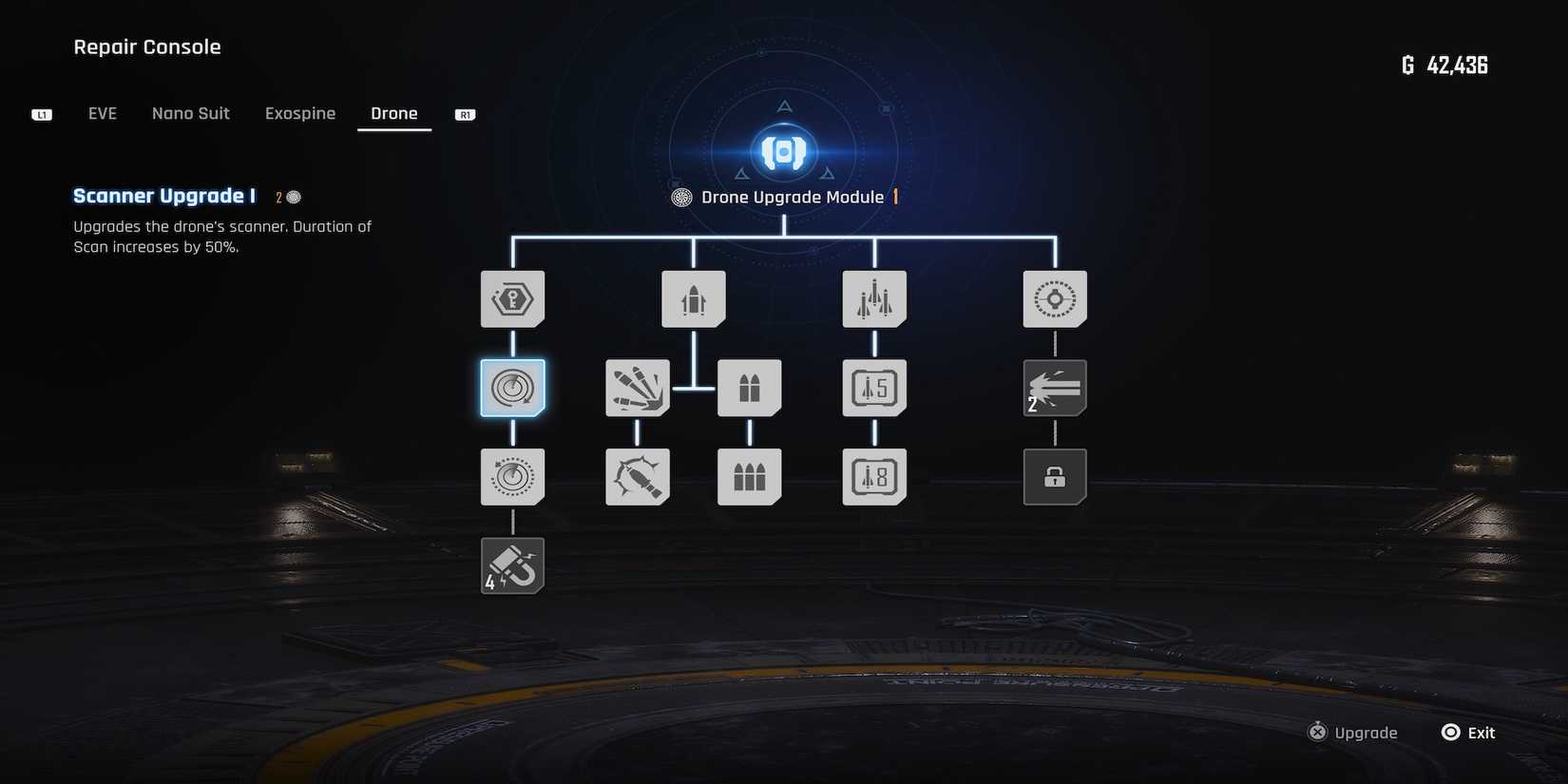This screenshot has width=1568, height=784.
Task: Select the single missile launcher upgrade node
Action: coord(693,298)
